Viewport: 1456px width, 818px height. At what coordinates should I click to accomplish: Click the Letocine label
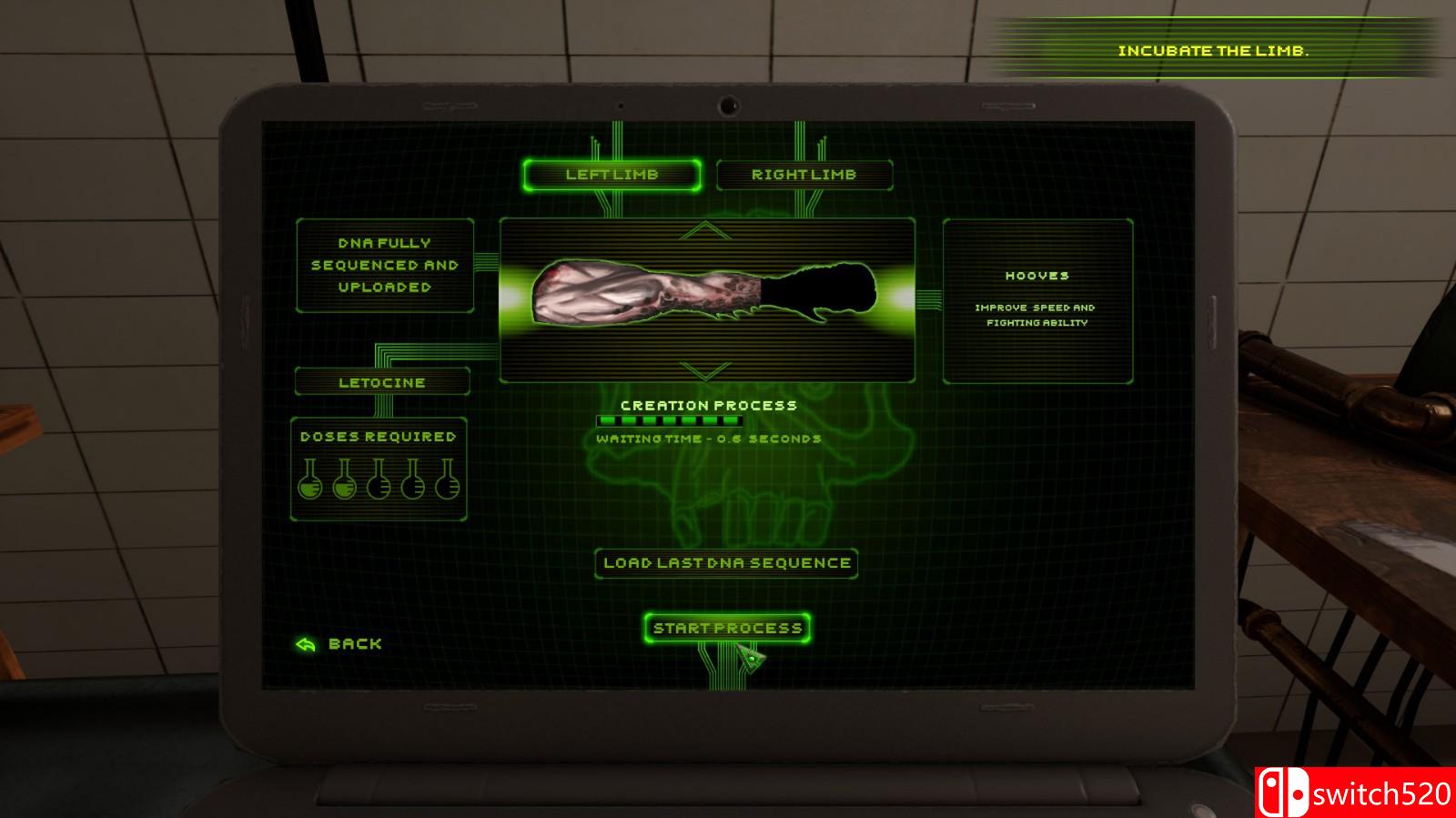click(380, 382)
